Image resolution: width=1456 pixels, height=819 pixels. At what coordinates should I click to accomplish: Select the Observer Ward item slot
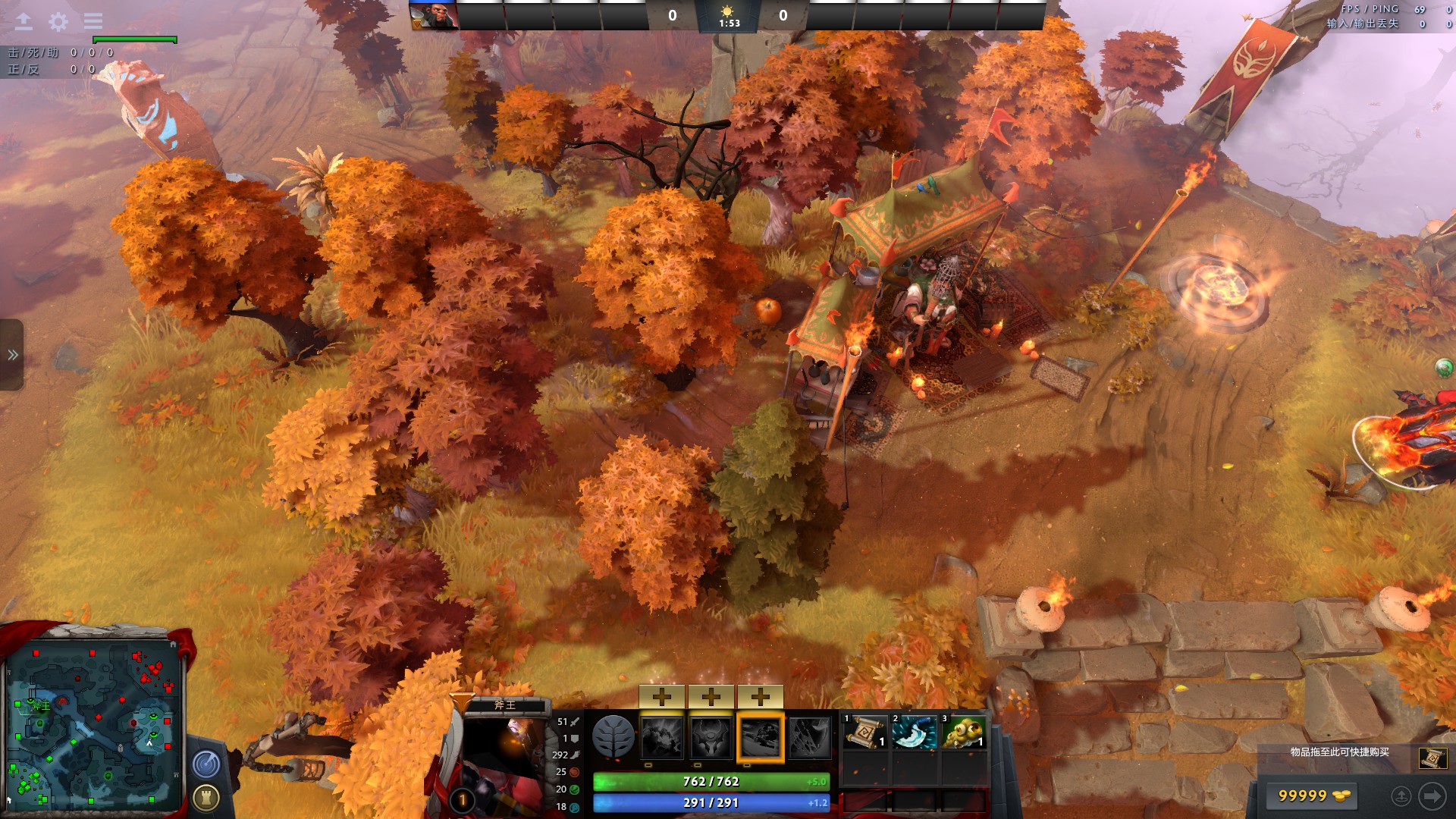click(964, 733)
